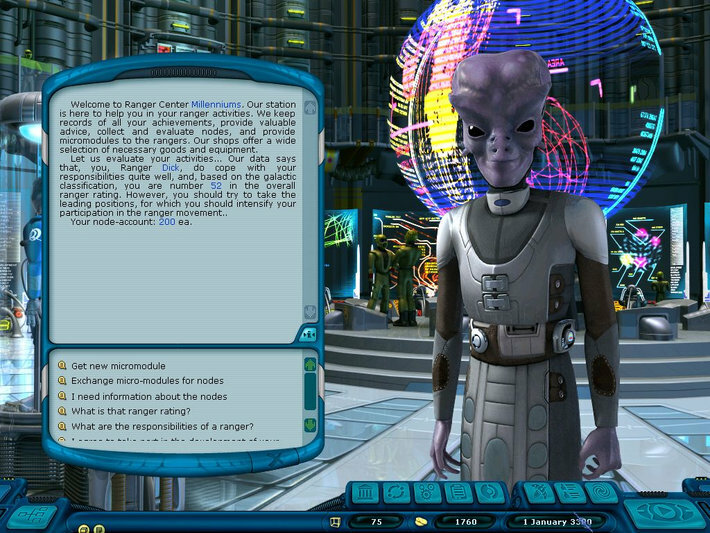Select "Exchange micro-modules for nodes" option
Viewport: 710px width, 533px height.
tap(148, 381)
